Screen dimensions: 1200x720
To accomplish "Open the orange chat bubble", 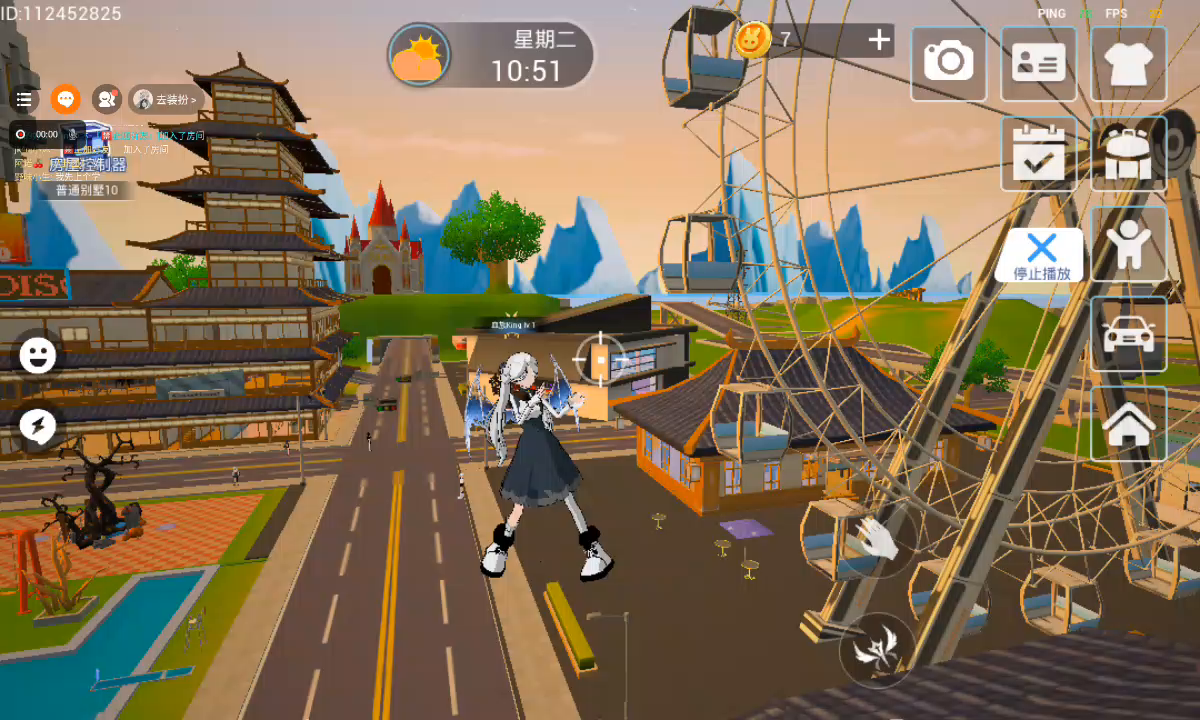I will (x=66, y=99).
